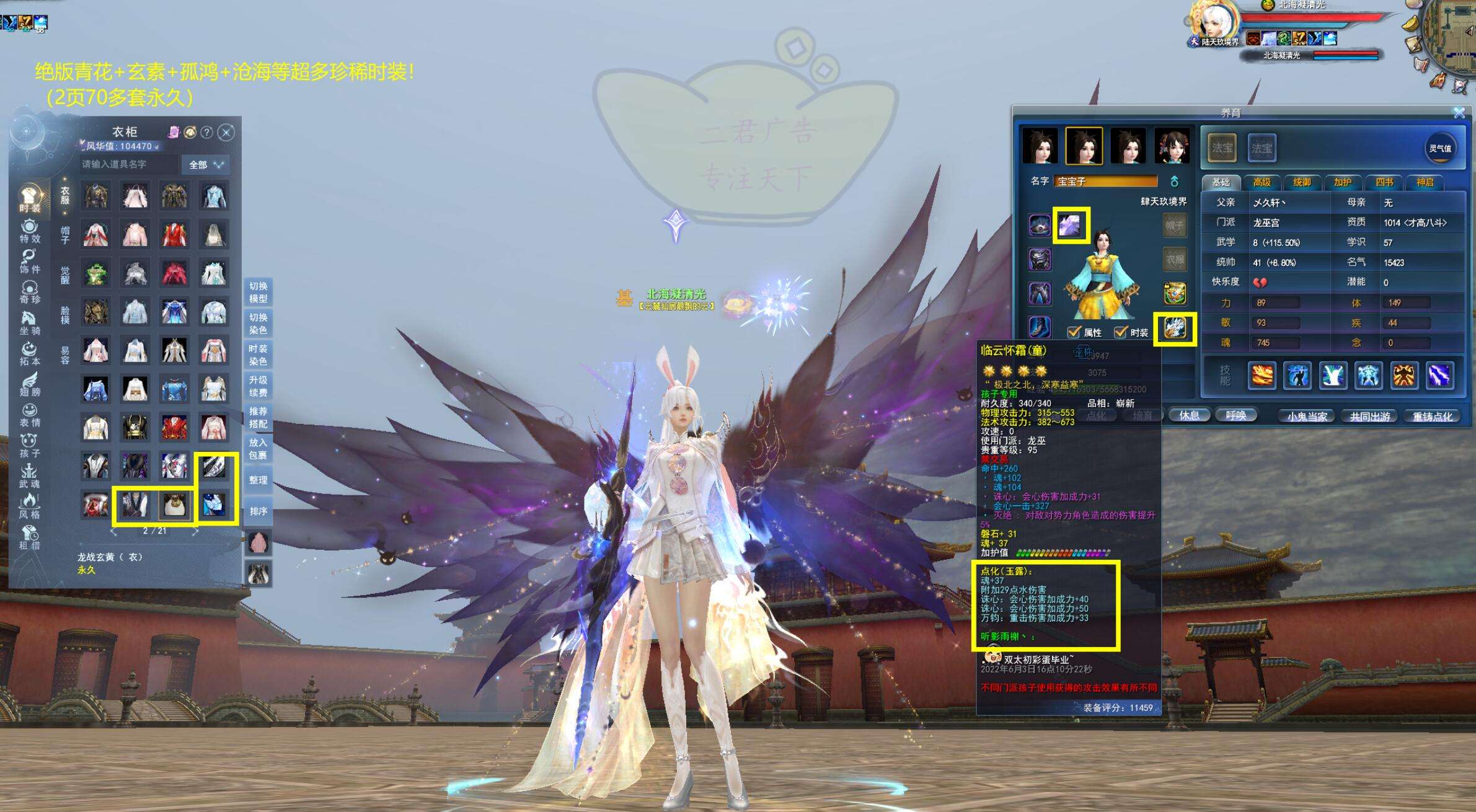Image resolution: width=1476 pixels, height=812 pixels.
Task: Sort wardrobe with 排序 button
Action: (x=258, y=511)
